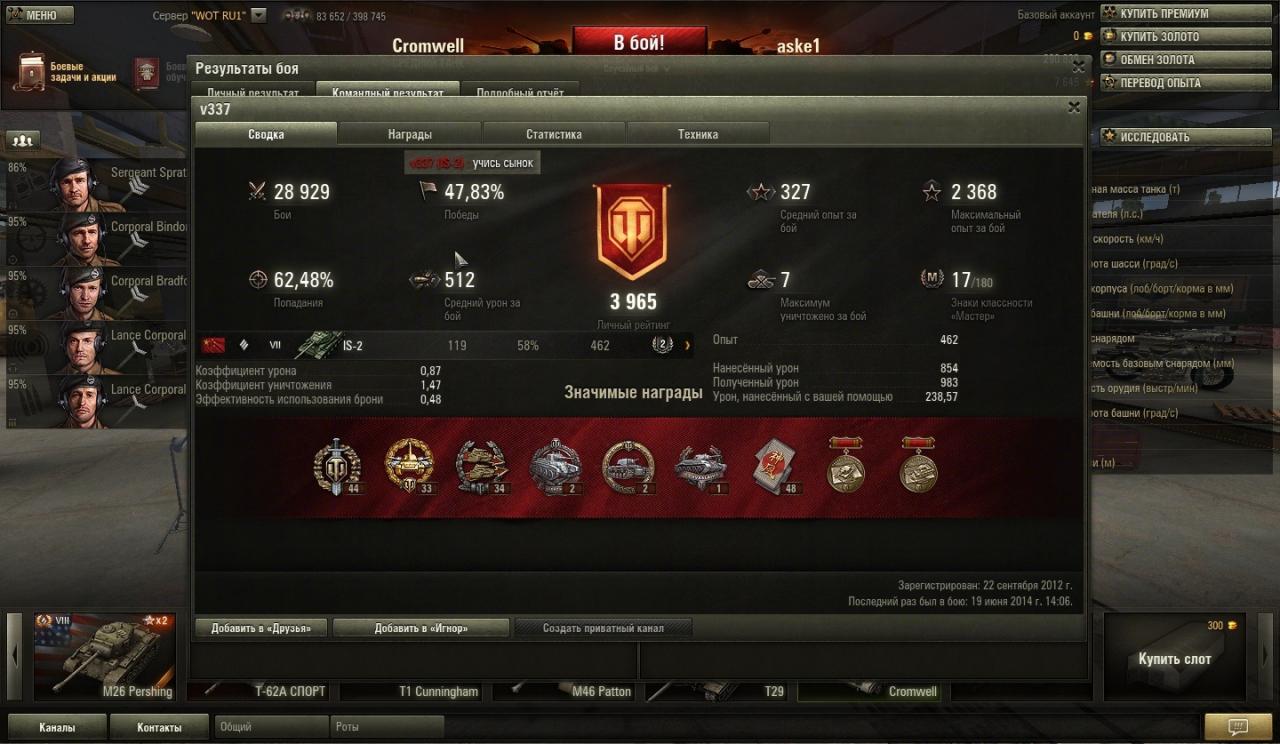Open the Контакты contacts list
The width and height of the screenshot is (1280, 744).
click(x=160, y=727)
